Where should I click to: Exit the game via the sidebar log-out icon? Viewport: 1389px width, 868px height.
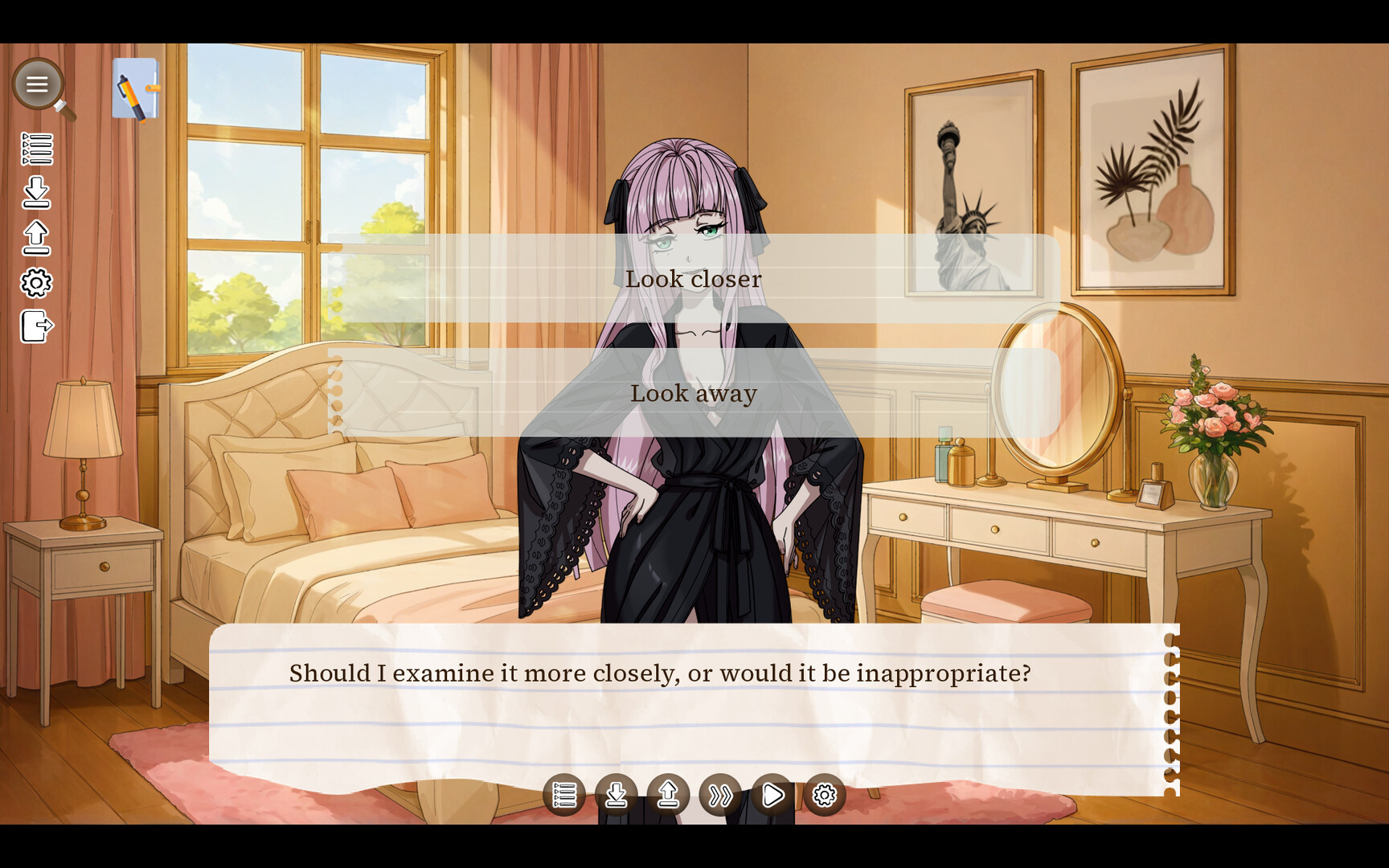[x=35, y=326]
